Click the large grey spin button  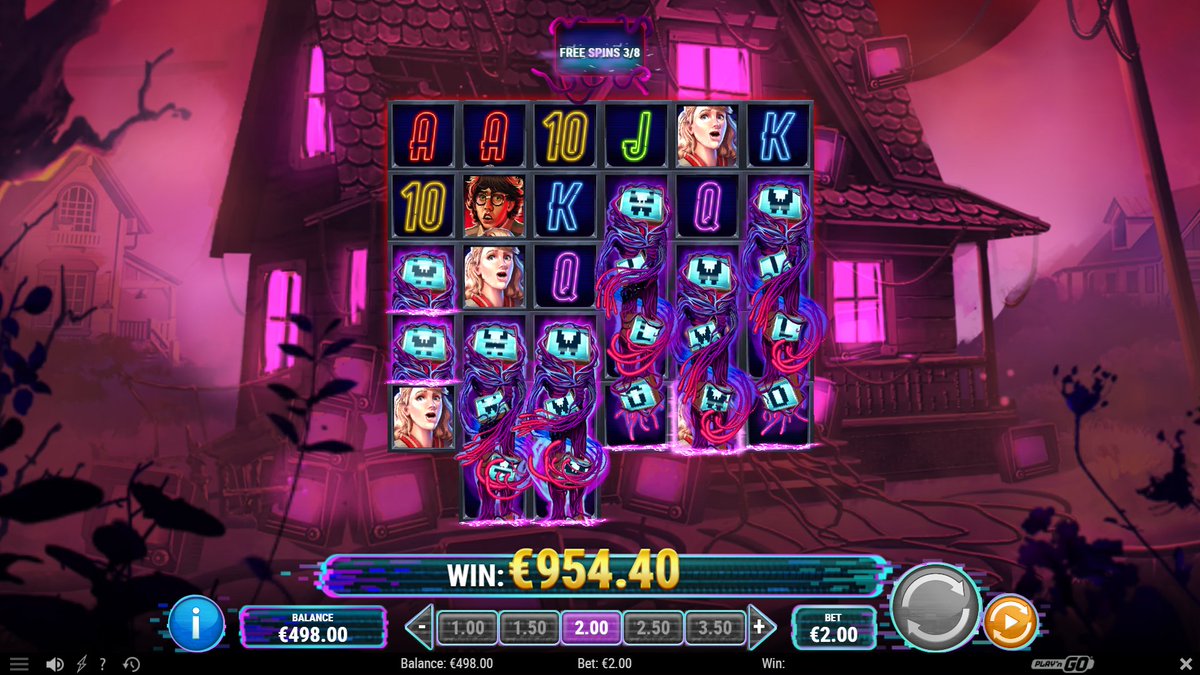pos(934,606)
